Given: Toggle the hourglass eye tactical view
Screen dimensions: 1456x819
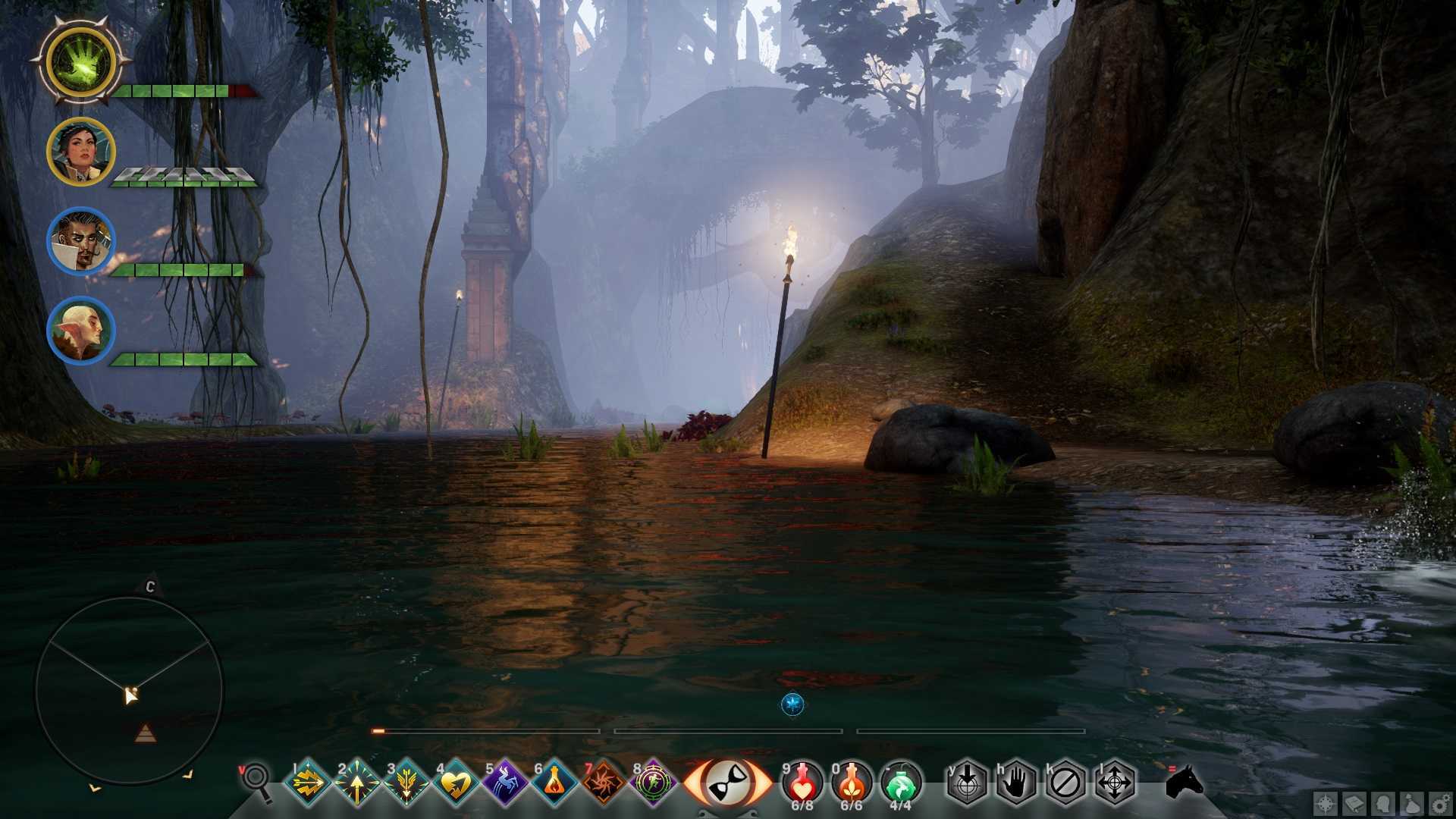Looking at the screenshot, I should (x=727, y=782).
